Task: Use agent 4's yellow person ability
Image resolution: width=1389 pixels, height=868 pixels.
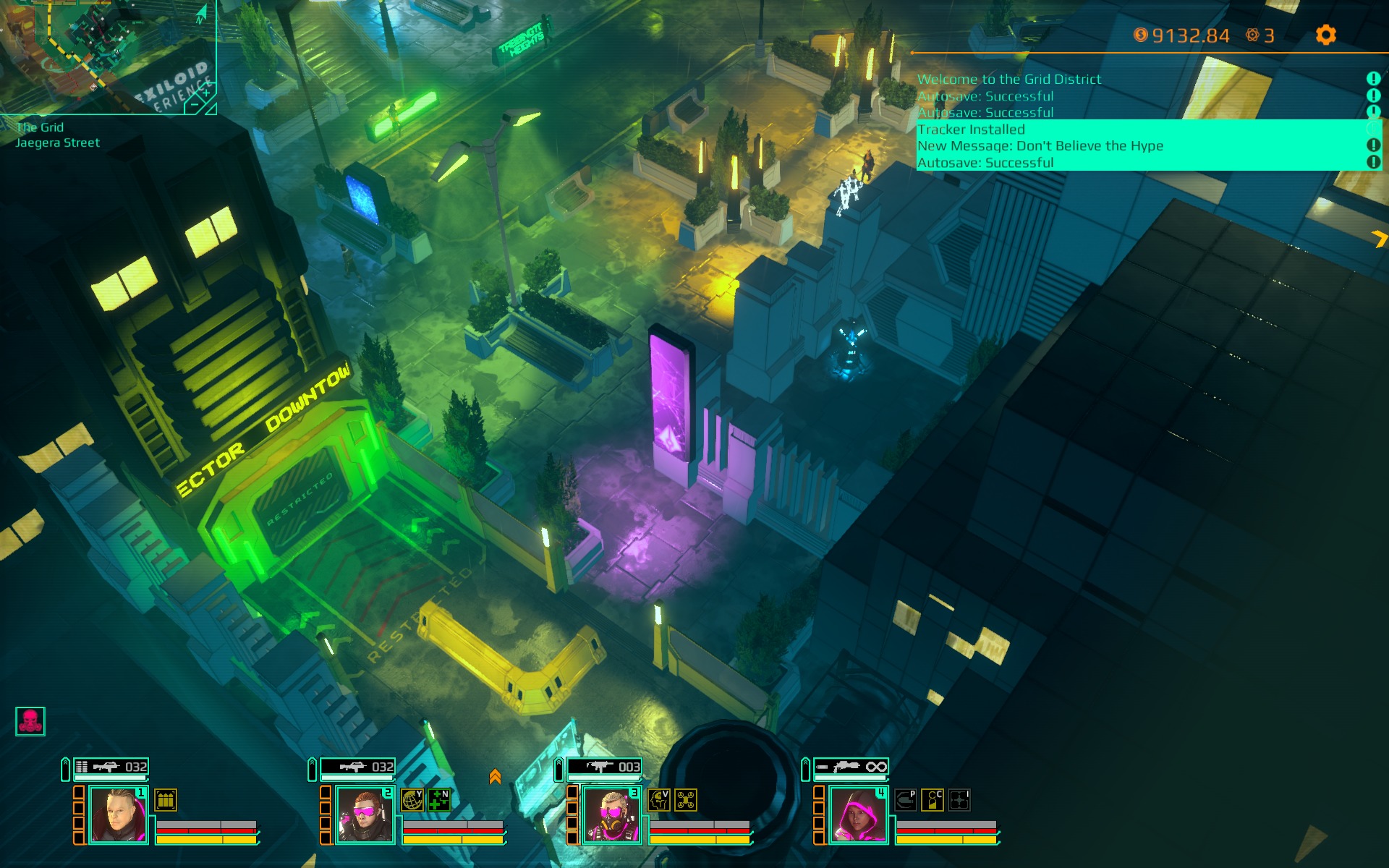Action: 933,800
